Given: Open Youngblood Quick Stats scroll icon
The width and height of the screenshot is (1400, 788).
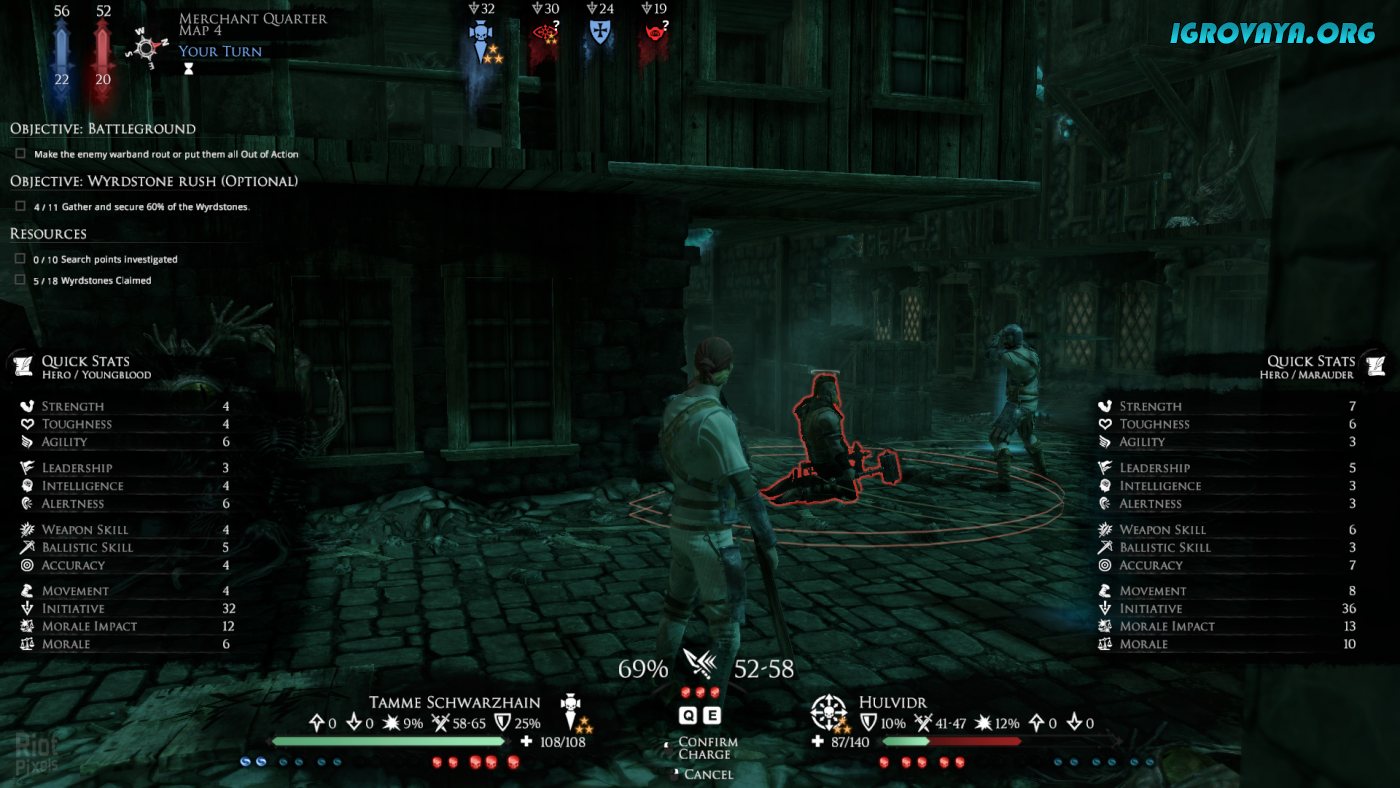Looking at the screenshot, I should (22, 365).
